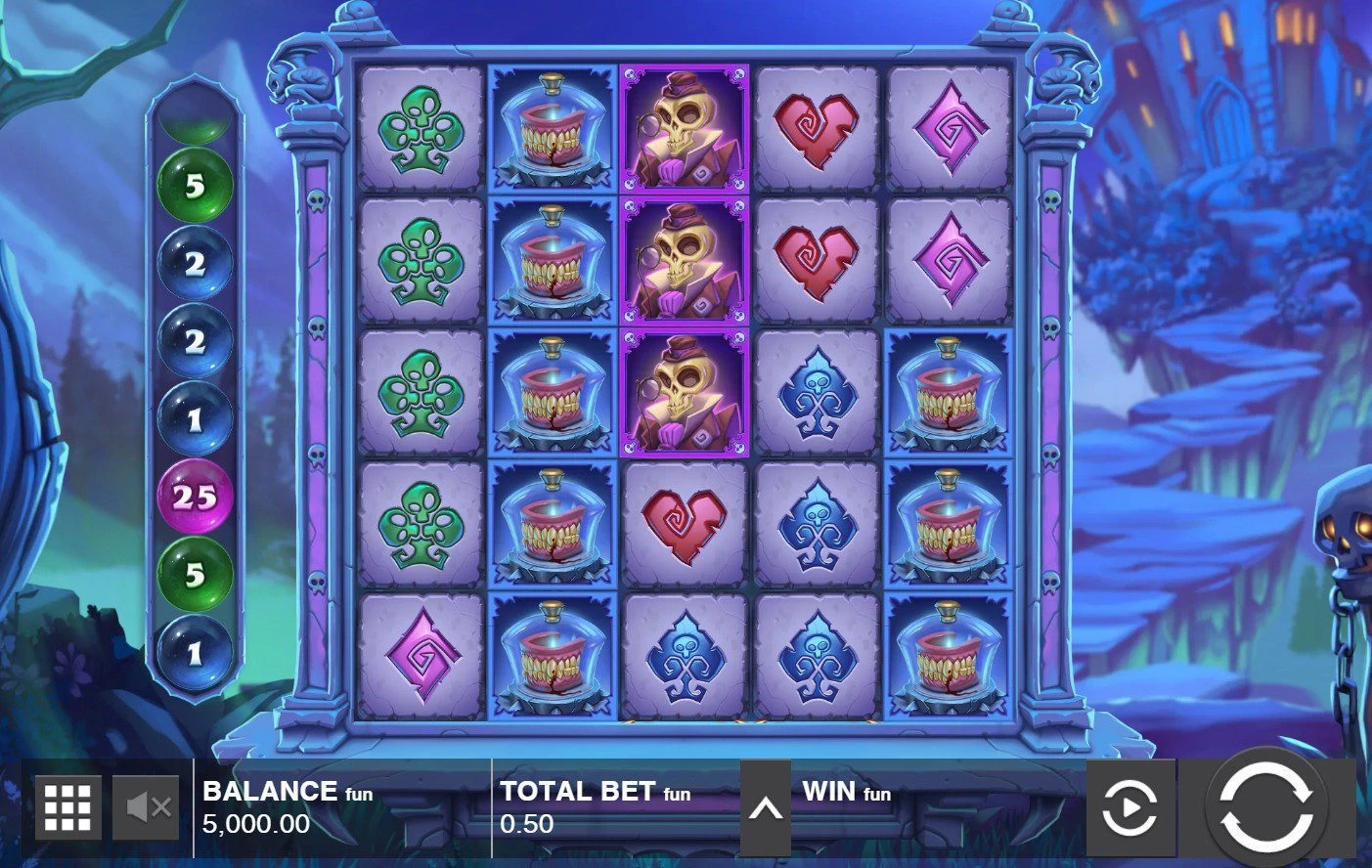Open the grid menu button

[x=68, y=807]
